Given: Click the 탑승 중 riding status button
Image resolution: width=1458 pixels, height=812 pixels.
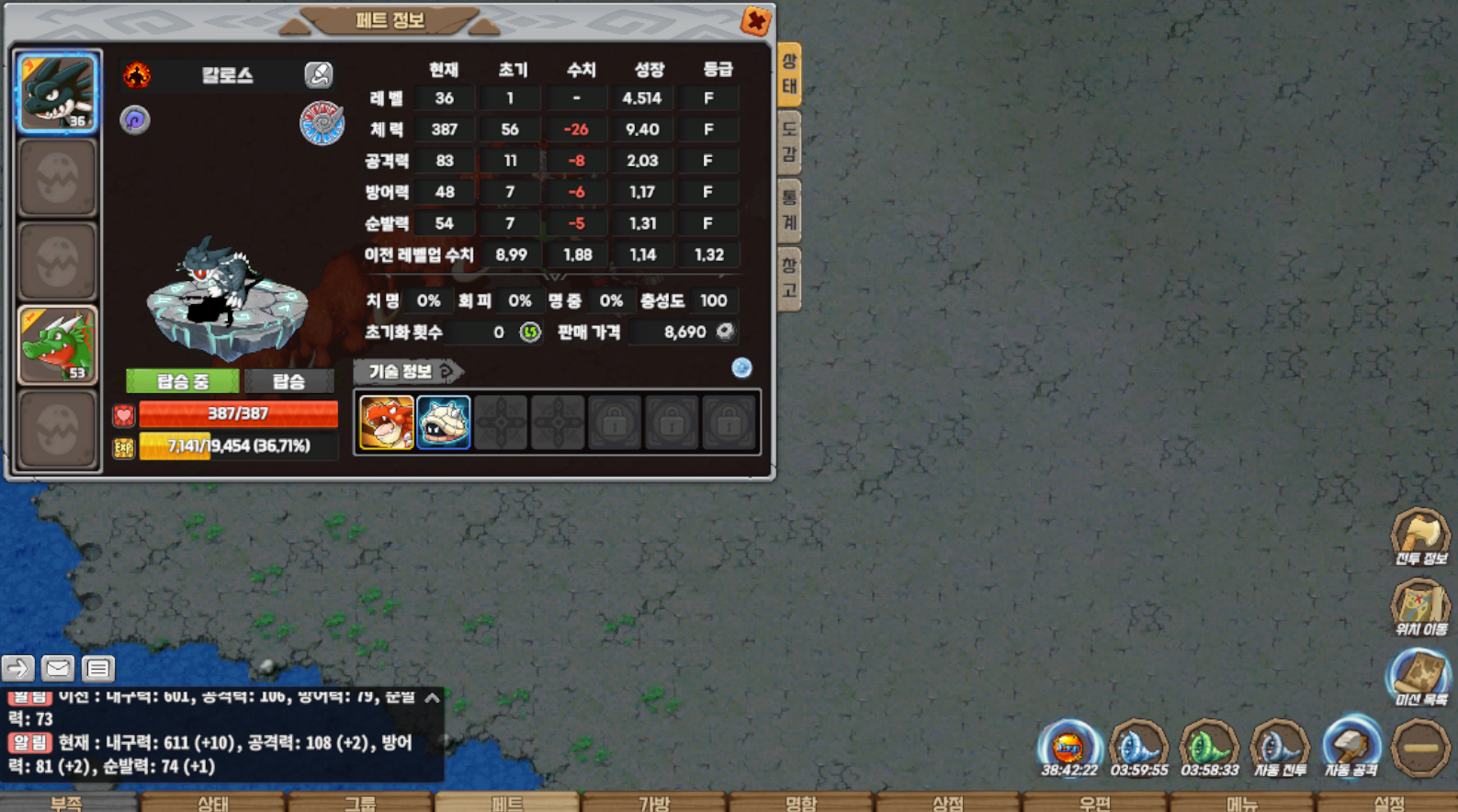Looking at the screenshot, I should [x=183, y=380].
